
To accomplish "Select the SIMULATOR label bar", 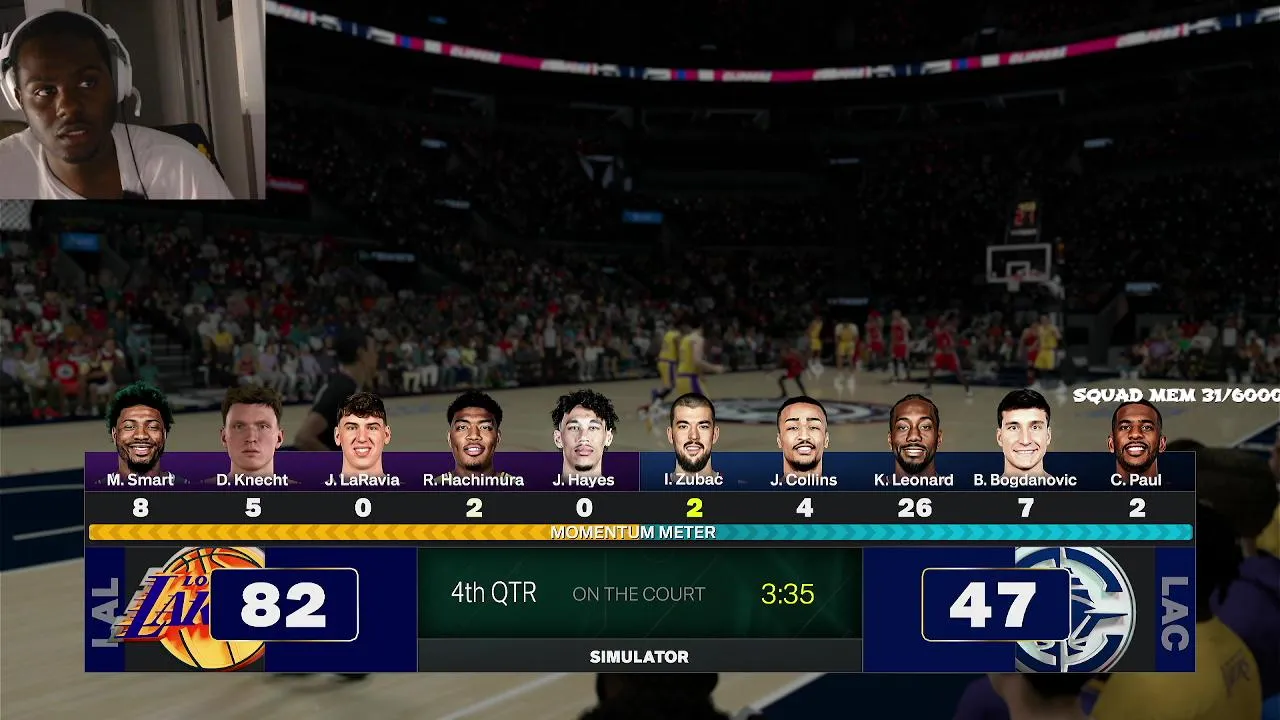I will 639,657.
